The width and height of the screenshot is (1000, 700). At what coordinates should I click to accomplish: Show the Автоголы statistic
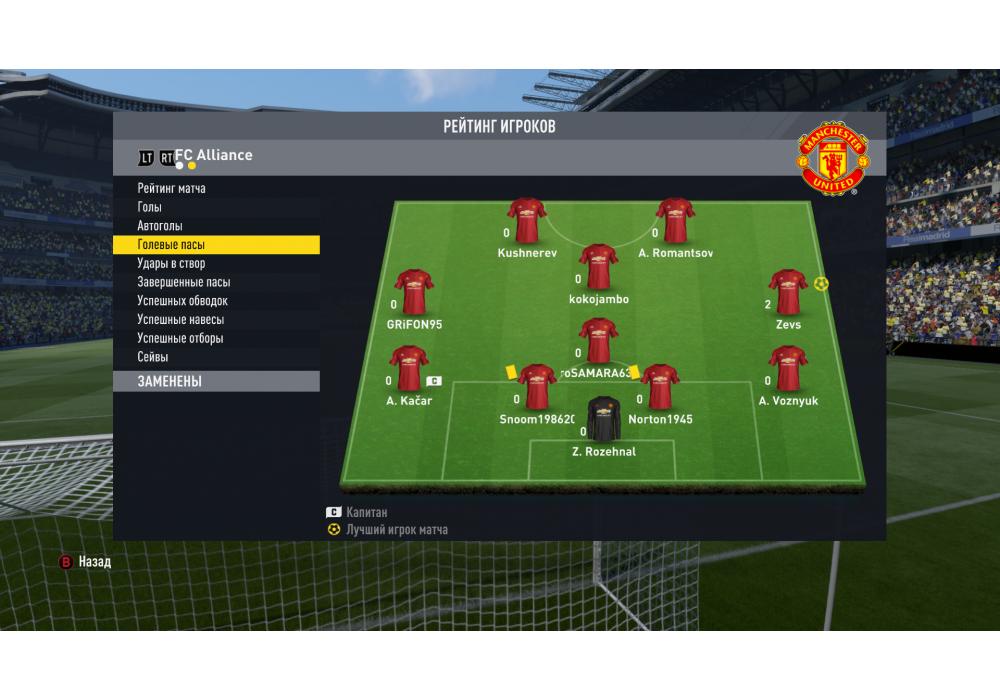[x=160, y=226]
